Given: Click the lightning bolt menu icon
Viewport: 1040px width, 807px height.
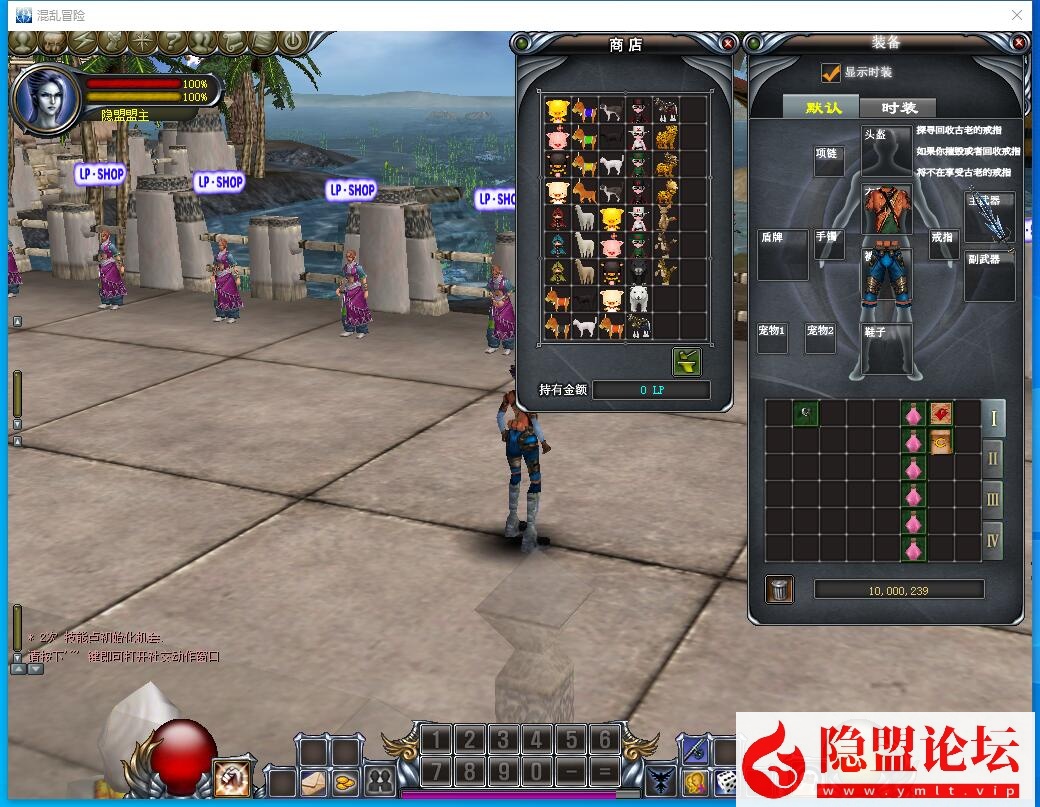Looking at the screenshot, I should (x=83, y=42).
